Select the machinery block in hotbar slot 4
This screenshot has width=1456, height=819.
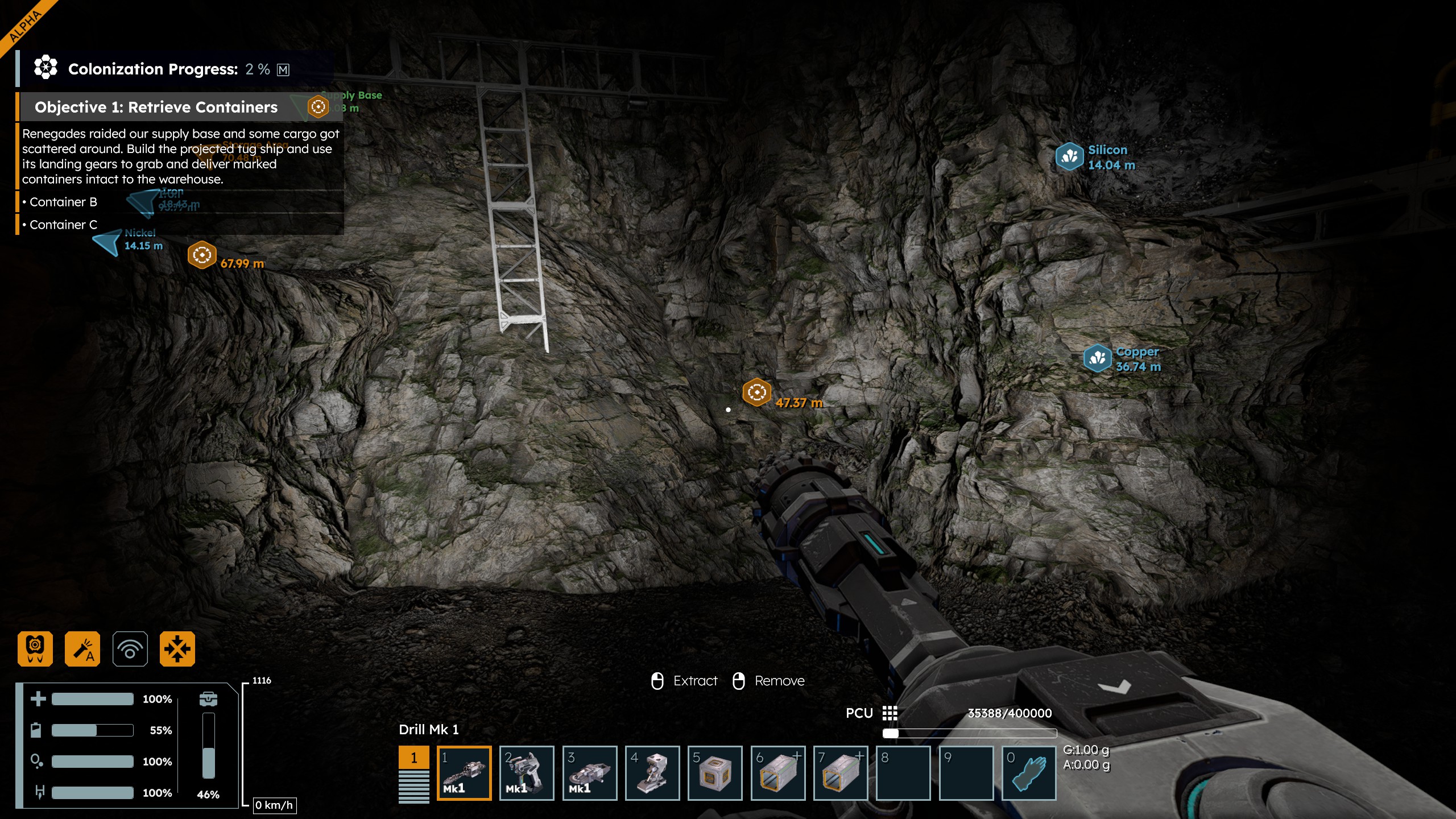(652, 773)
